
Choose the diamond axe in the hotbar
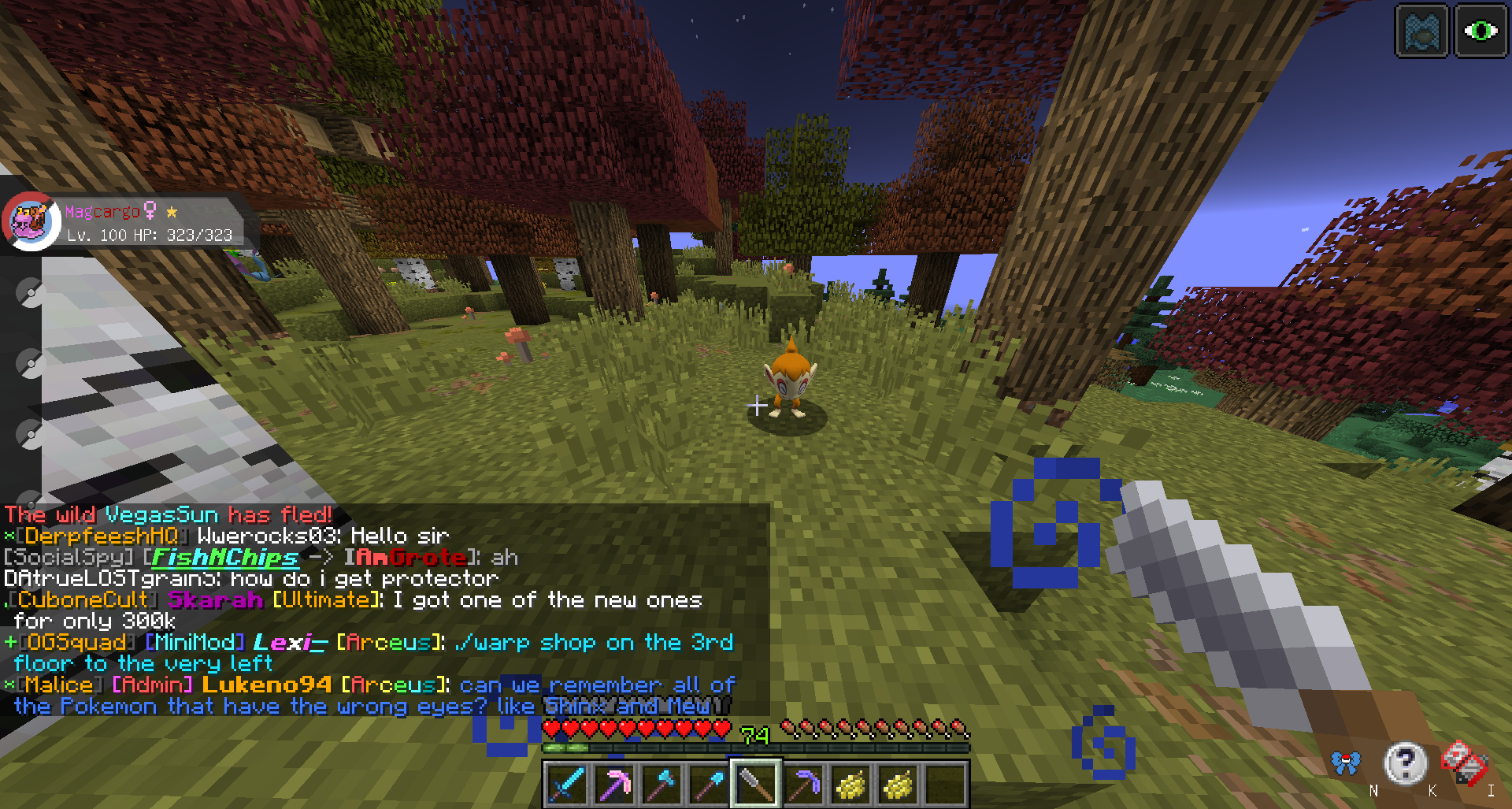point(661,785)
